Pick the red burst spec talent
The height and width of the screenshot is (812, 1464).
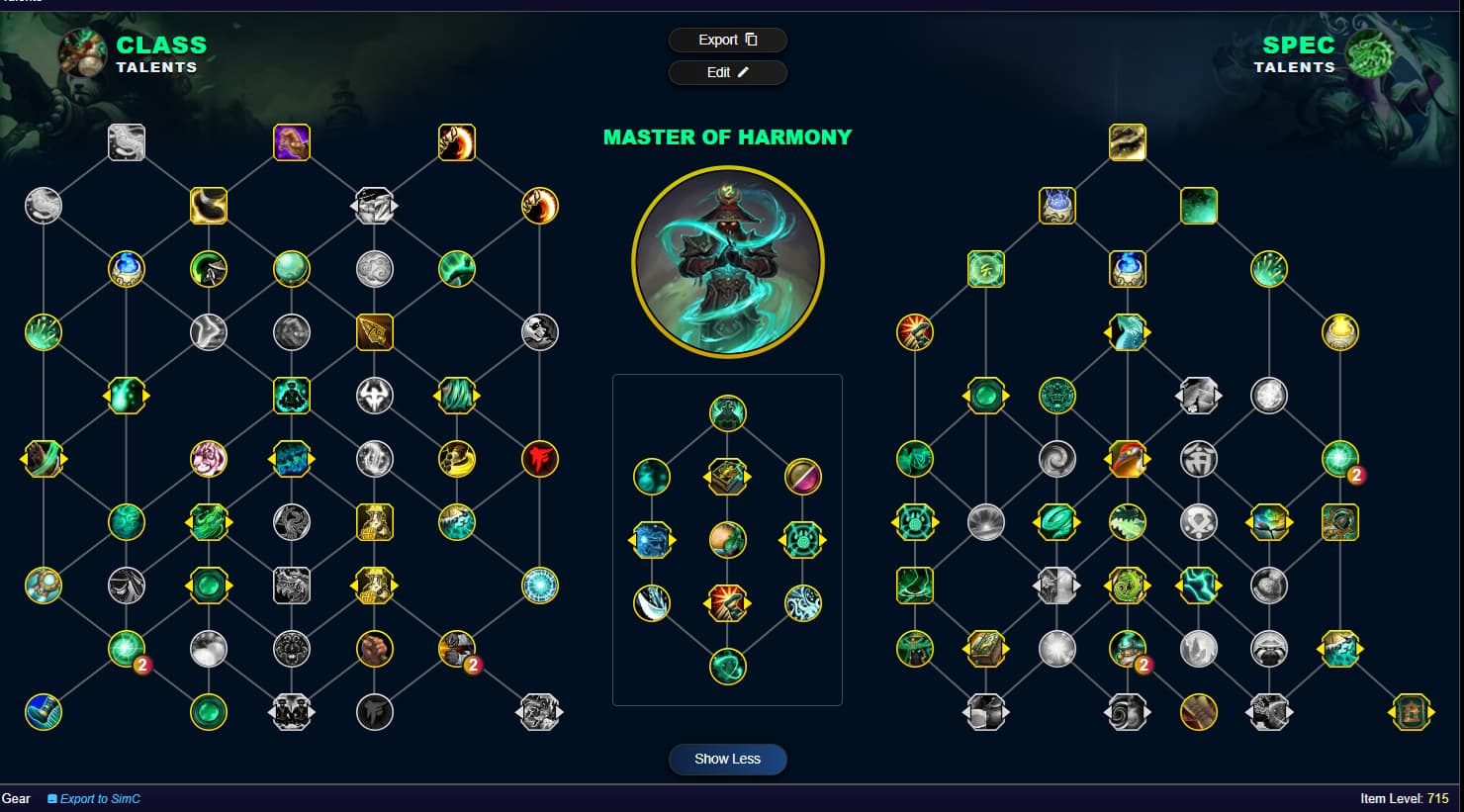point(915,332)
